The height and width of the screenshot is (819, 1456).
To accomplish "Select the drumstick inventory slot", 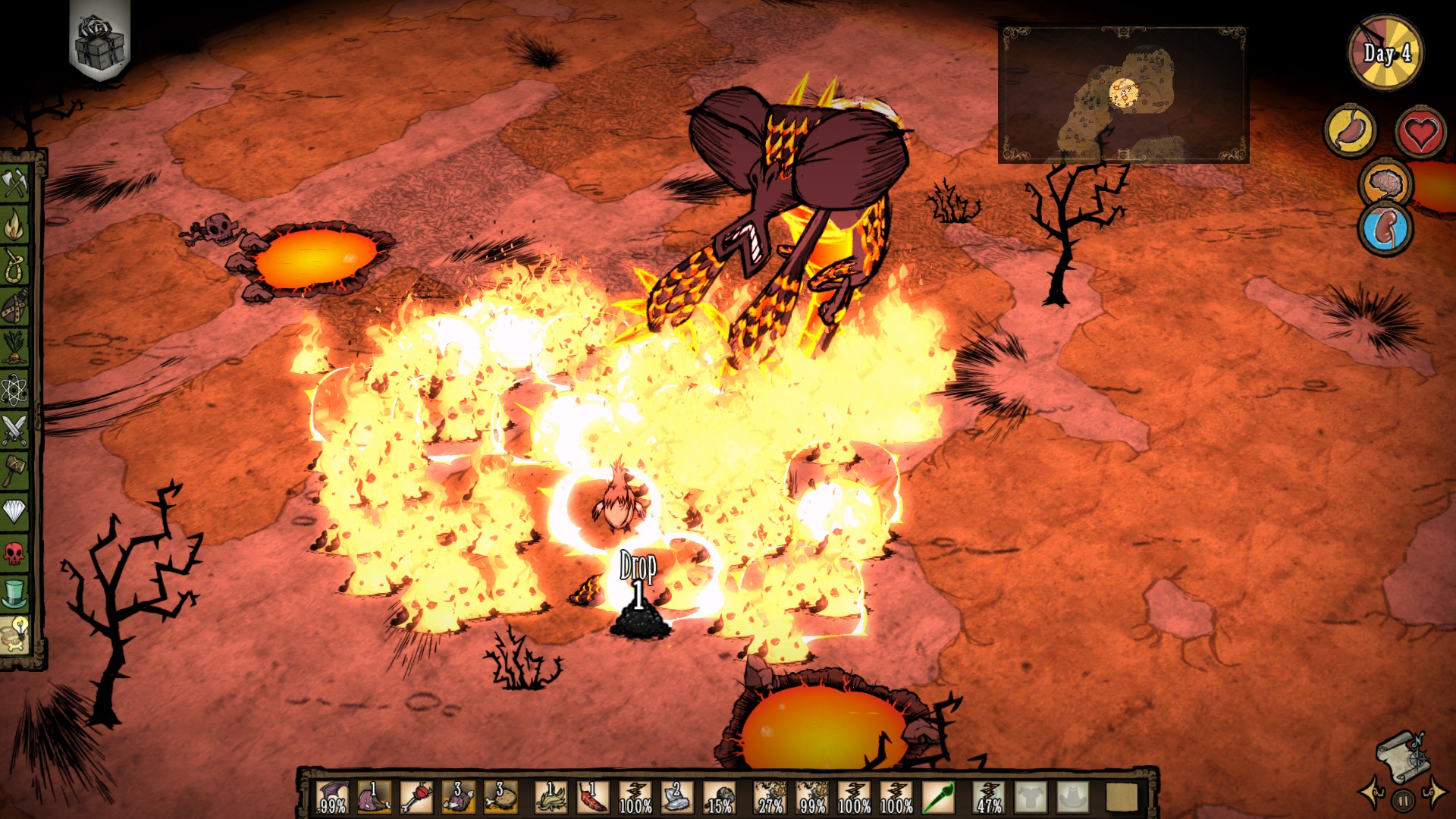I will click(500, 798).
